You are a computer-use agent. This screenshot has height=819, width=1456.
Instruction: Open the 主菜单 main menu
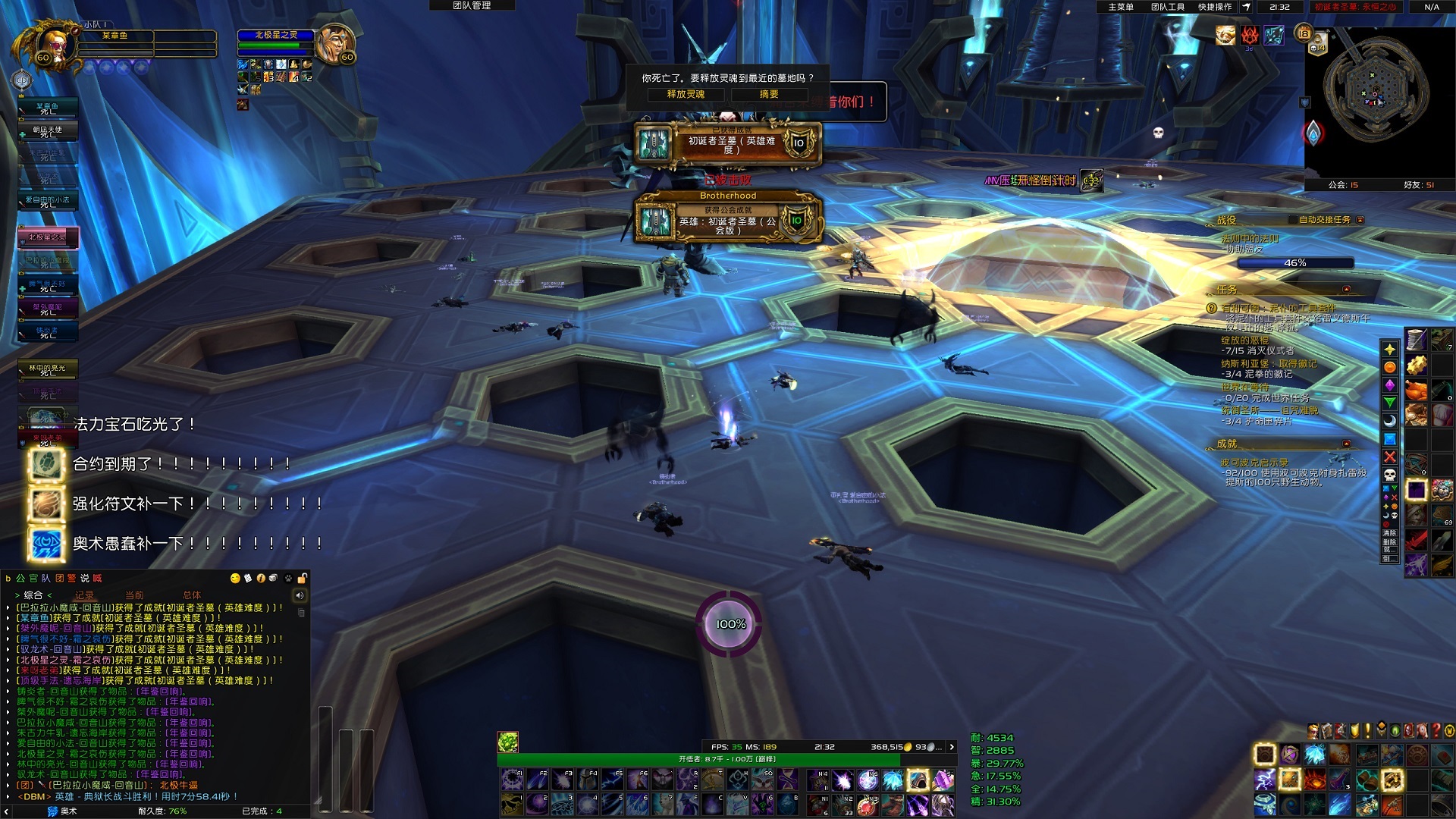[x=1121, y=7]
